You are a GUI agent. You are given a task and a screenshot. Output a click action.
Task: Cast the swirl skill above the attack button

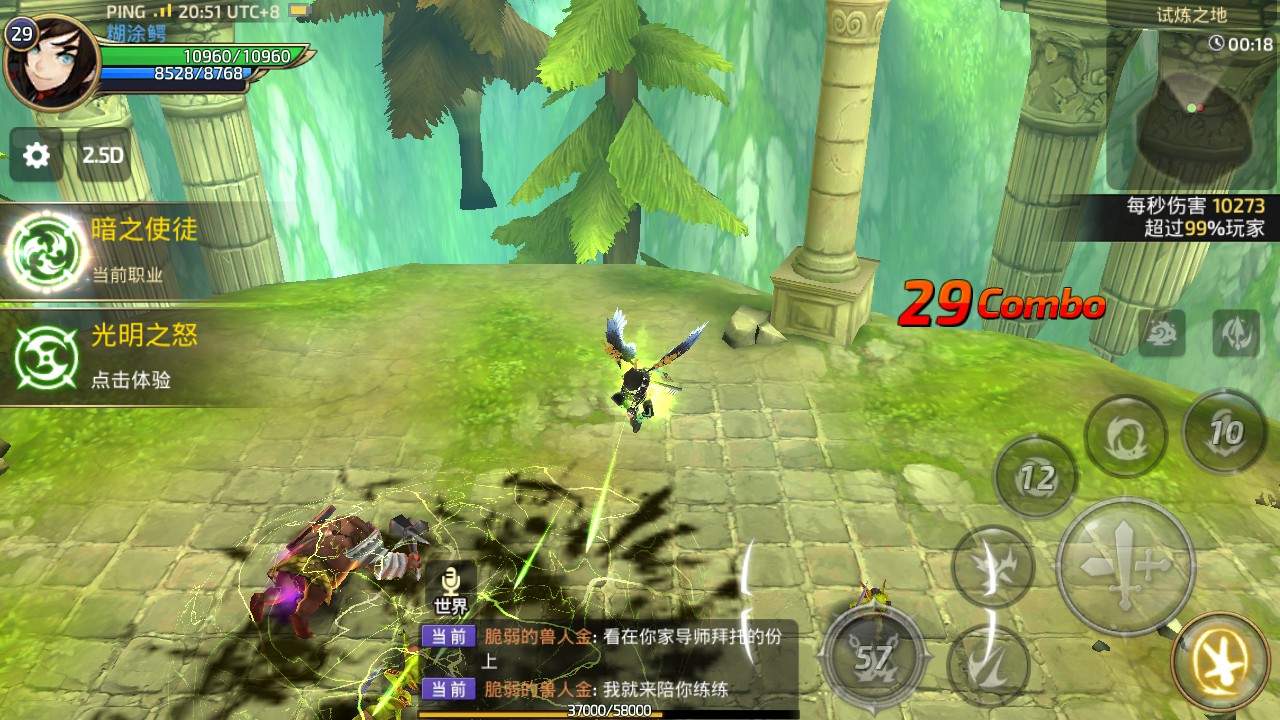(1126, 437)
